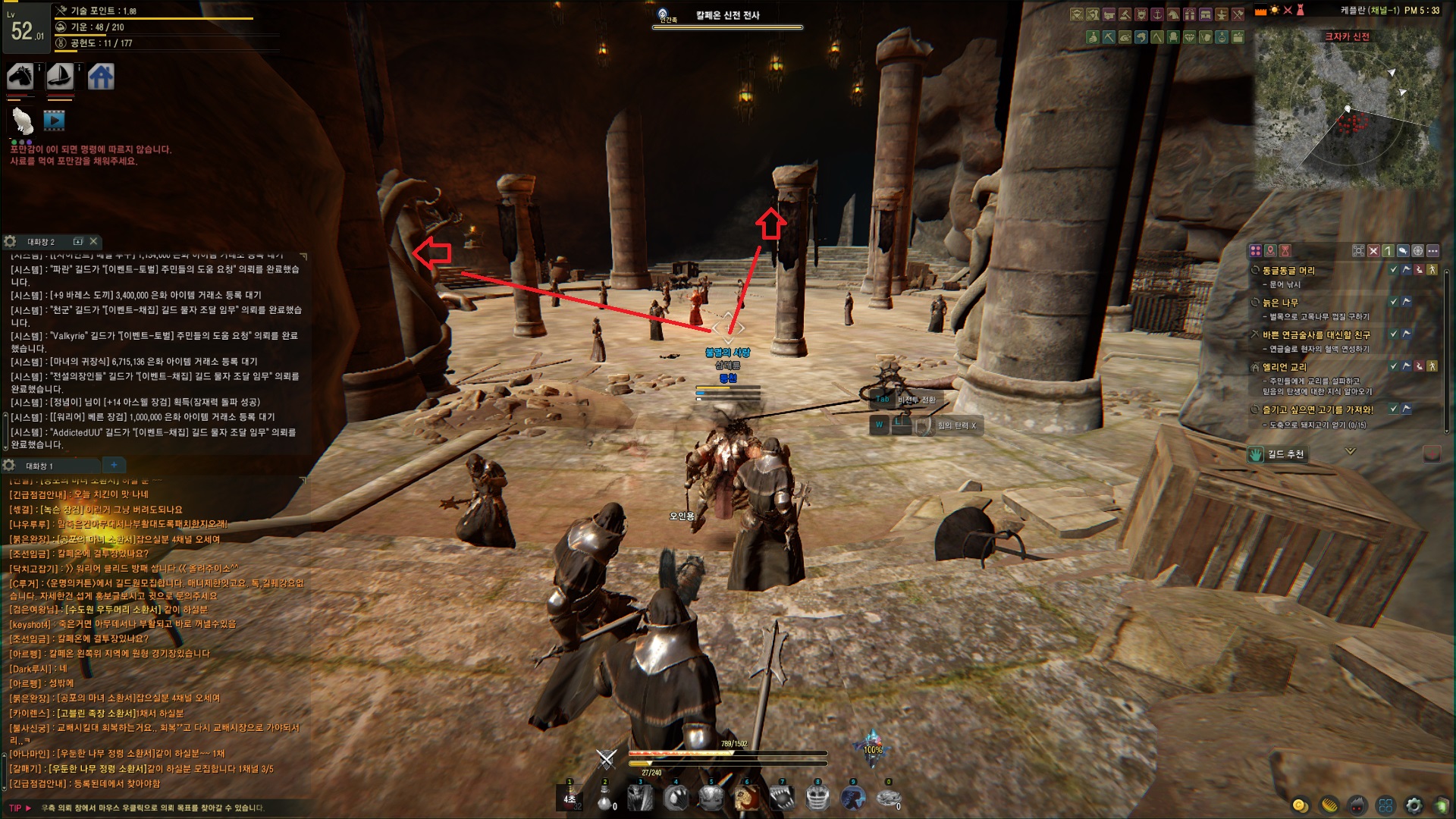This screenshot has height=819, width=1456.
Task: Open the blue house residence icon
Action: tap(101, 77)
